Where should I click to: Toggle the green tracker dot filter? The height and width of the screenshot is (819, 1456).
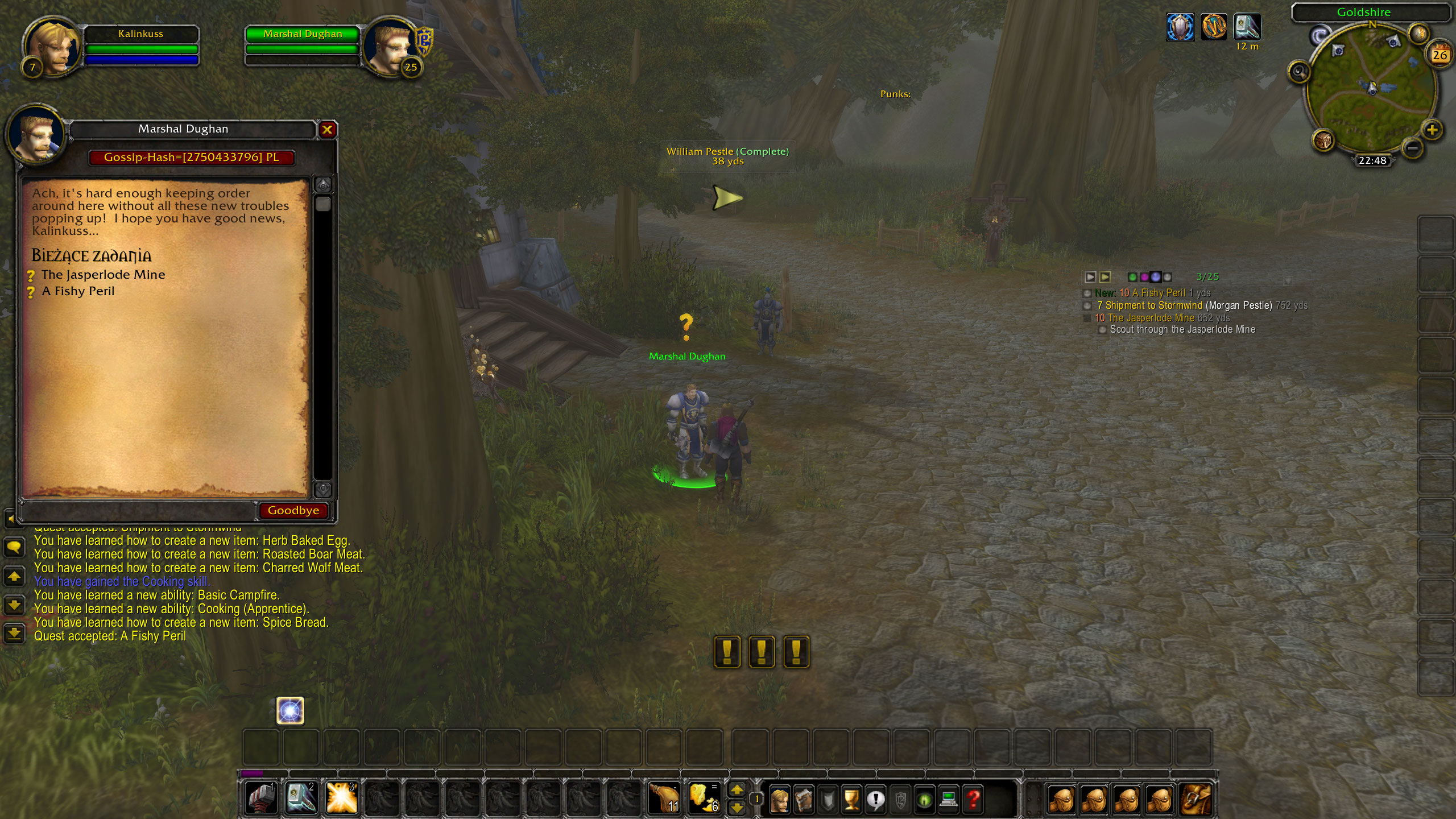point(1132,277)
